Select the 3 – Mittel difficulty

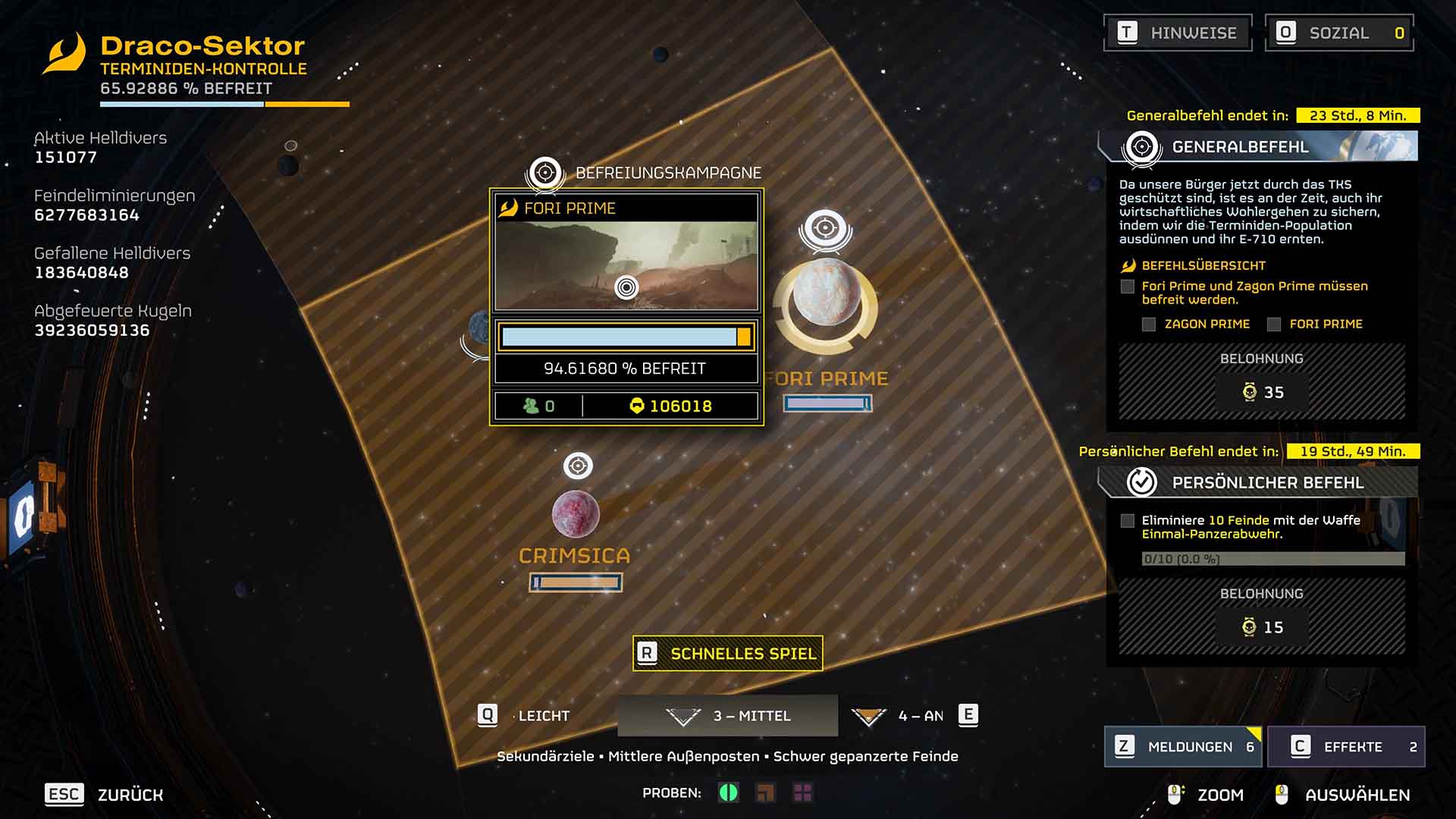point(728,716)
